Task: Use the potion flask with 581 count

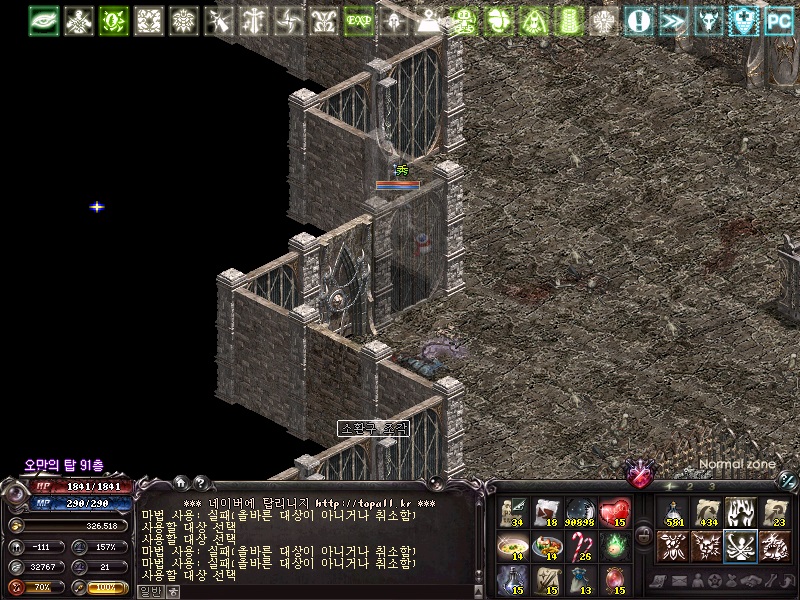Action: 673,512
